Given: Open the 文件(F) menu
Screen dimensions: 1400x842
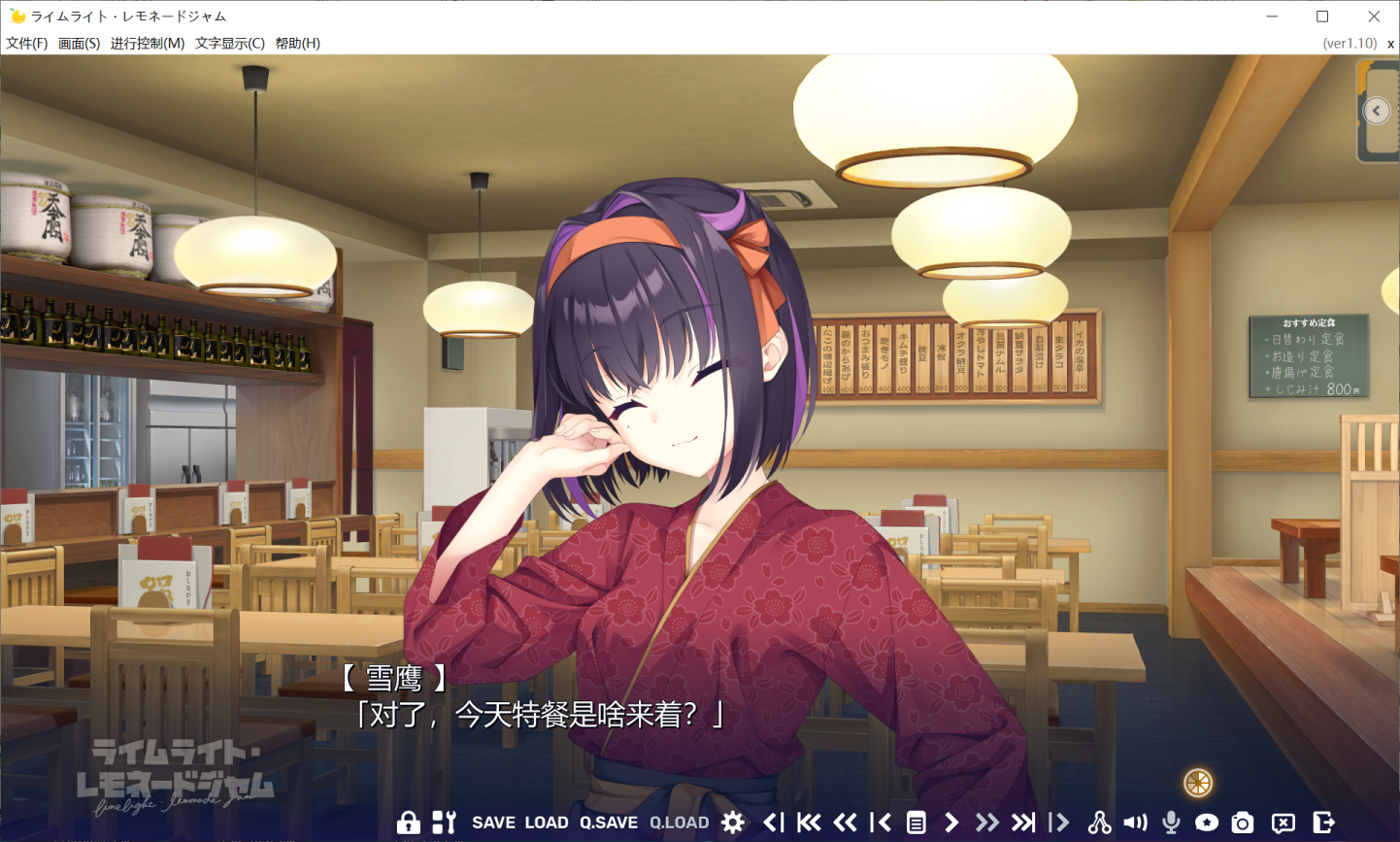Looking at the screenshot, I should pyautogui.click(x=26, y=43).
